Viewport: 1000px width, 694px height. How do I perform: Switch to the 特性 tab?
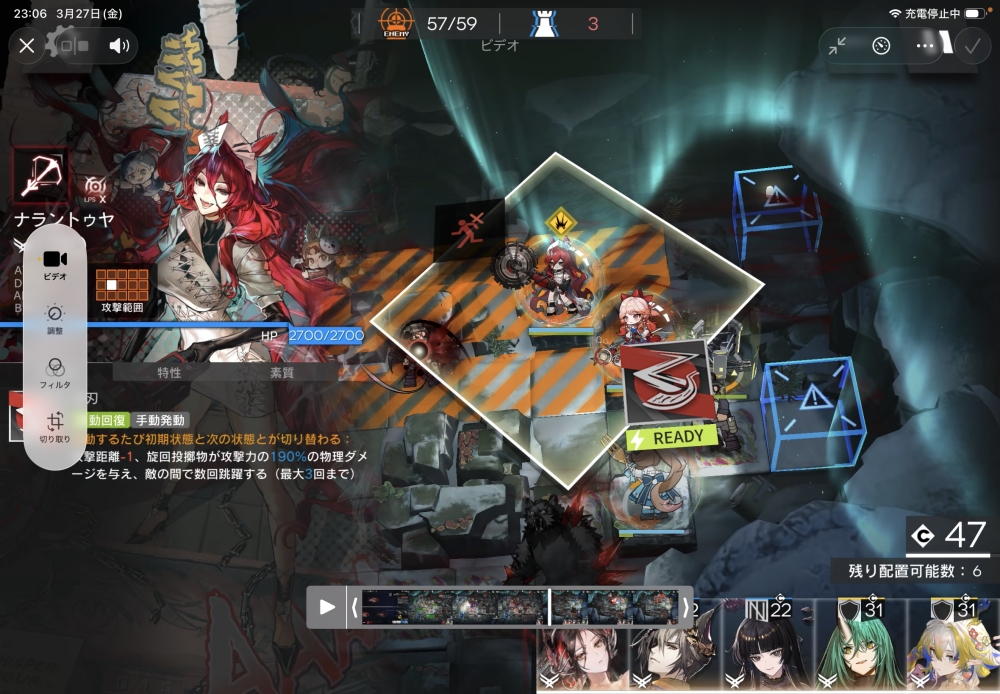click(x=169, y=372)
